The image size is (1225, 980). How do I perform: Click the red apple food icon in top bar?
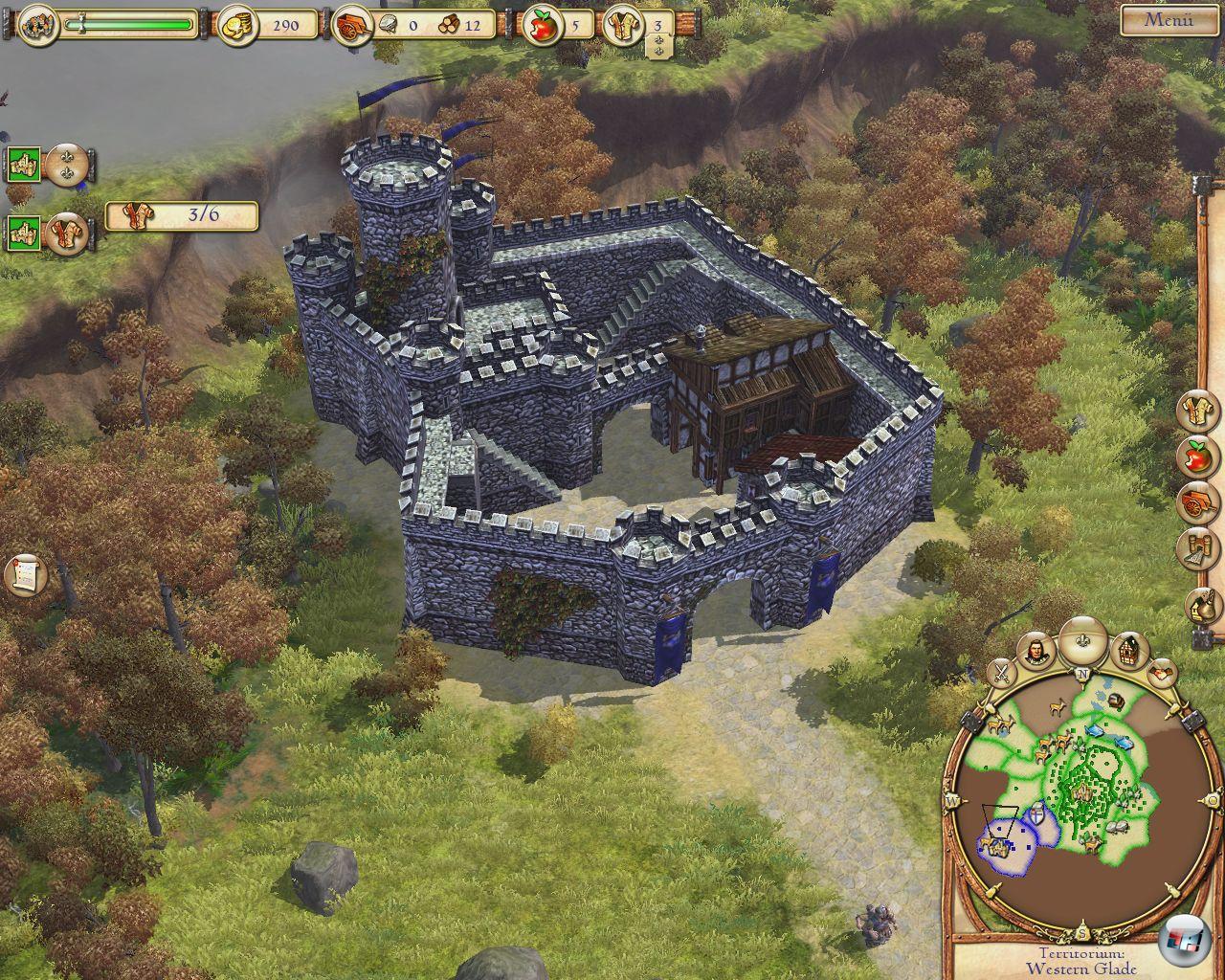543,26
